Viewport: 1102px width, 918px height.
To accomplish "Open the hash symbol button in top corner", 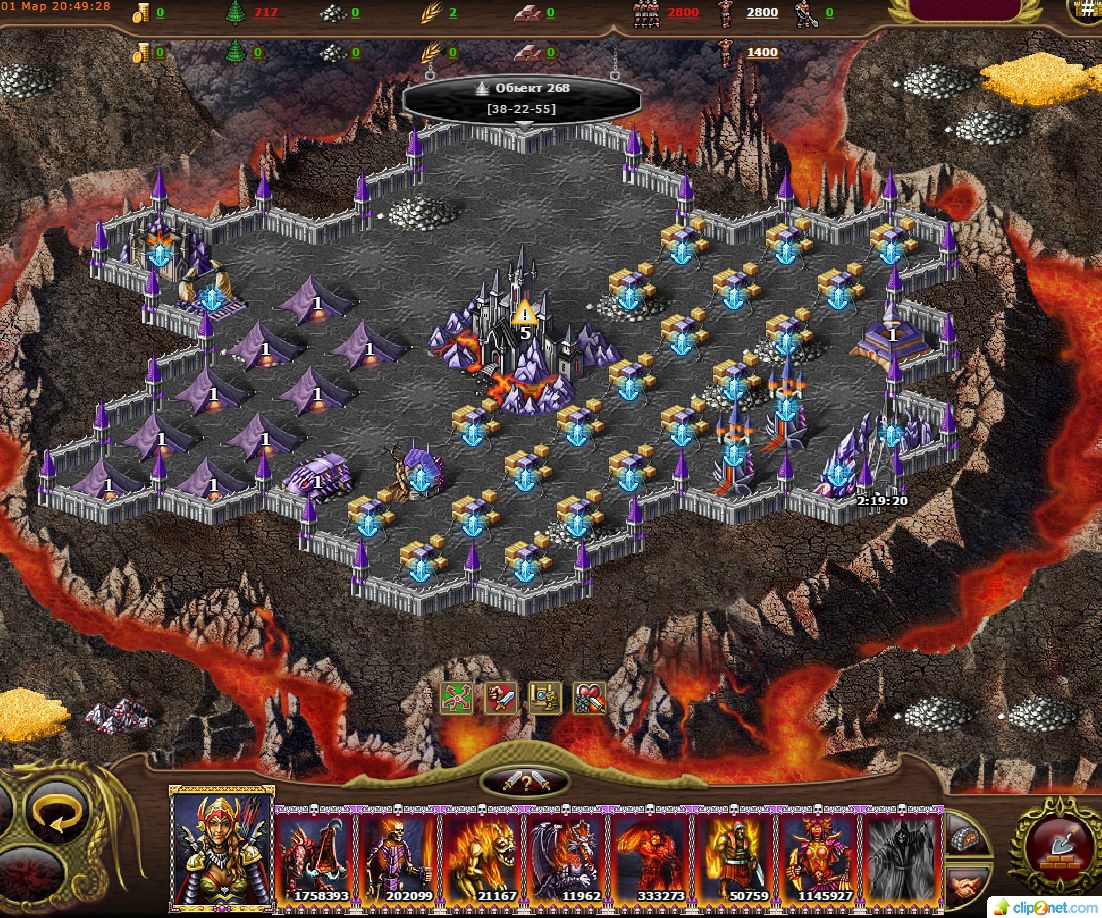I will point(1087,10).
